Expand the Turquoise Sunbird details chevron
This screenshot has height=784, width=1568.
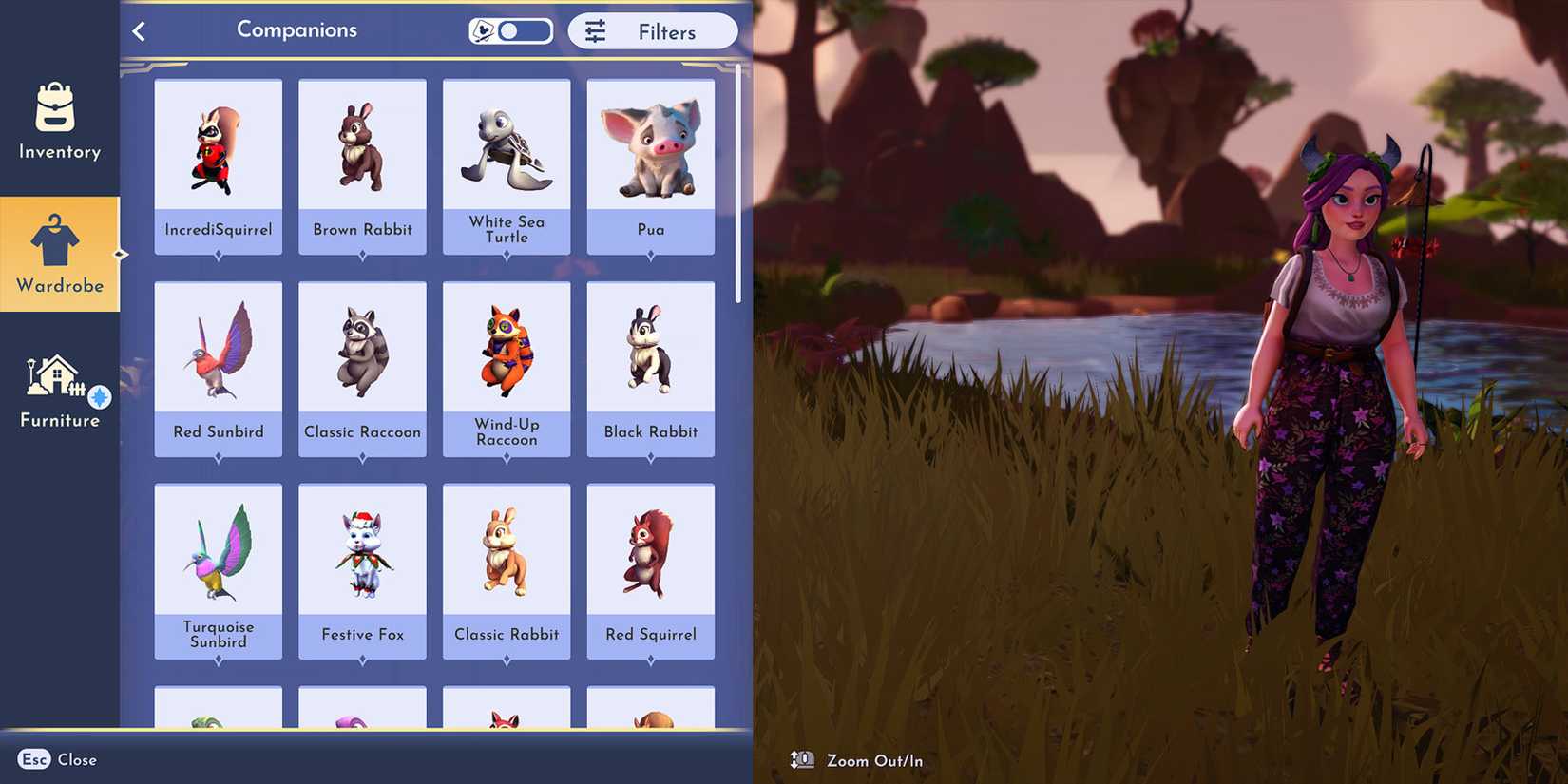218,660
